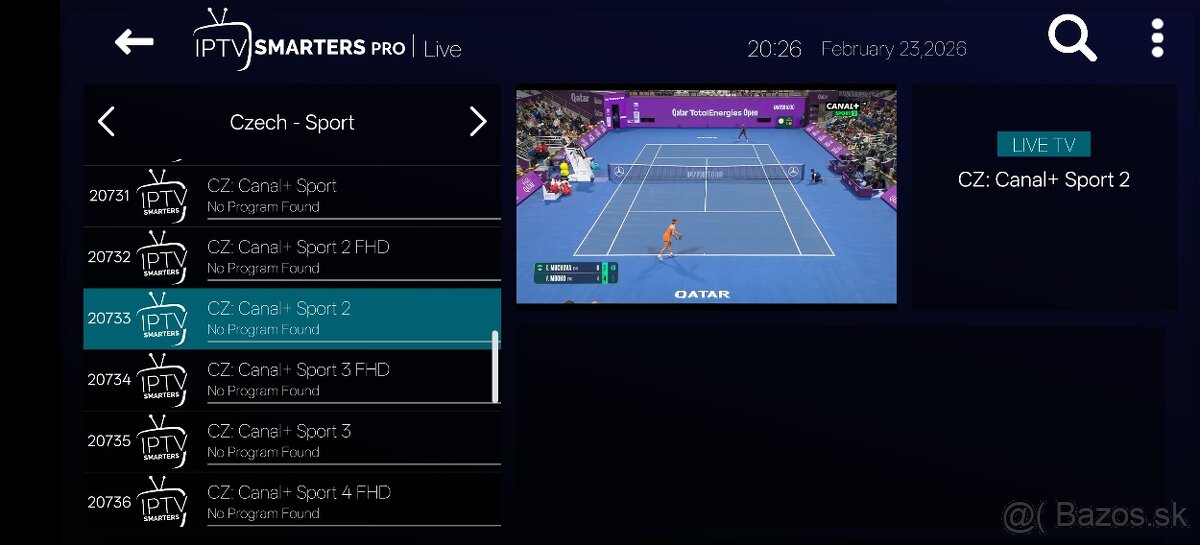This screenshot has height=545, width=1200.
Task: Choose CZ: Canal+ Sport 2 FHD channel
Action: 290,256
